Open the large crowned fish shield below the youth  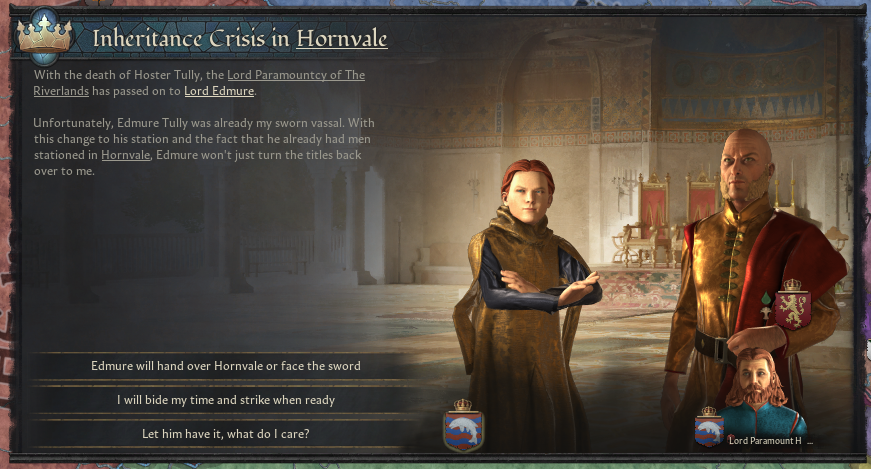coord(463,426)
